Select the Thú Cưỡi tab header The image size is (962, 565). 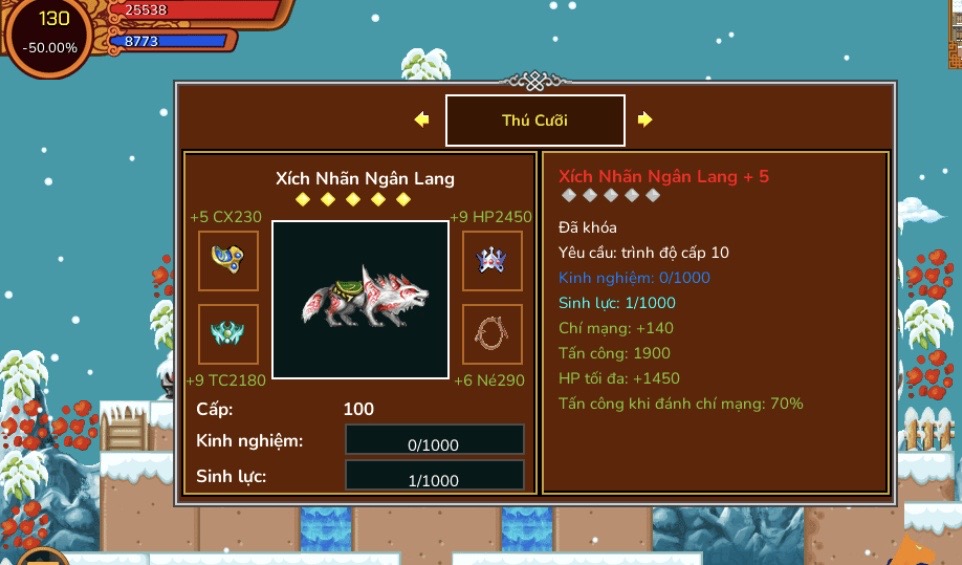(535, 121)
